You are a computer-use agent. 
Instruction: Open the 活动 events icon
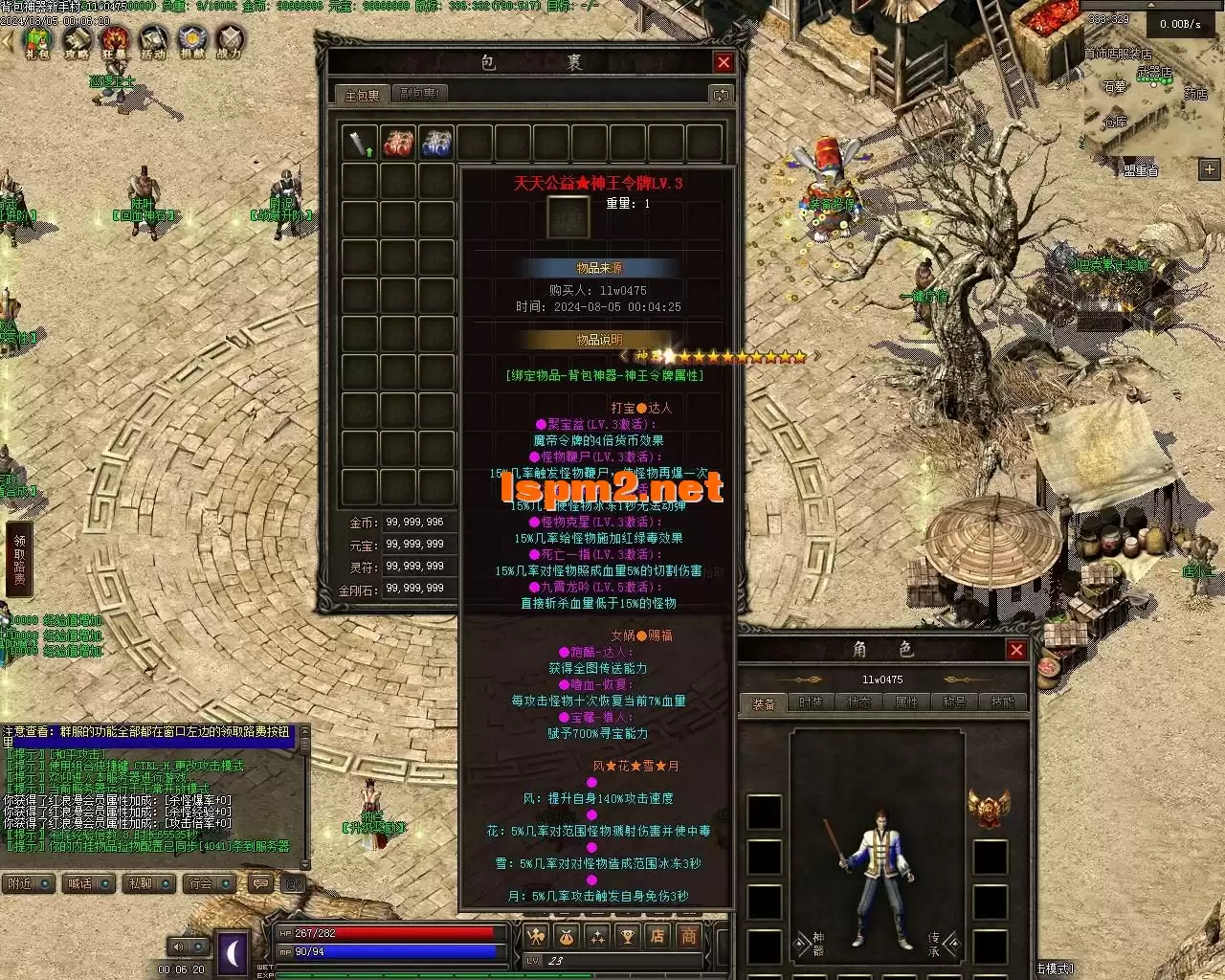pyautogui.click(x=153, y=41)
